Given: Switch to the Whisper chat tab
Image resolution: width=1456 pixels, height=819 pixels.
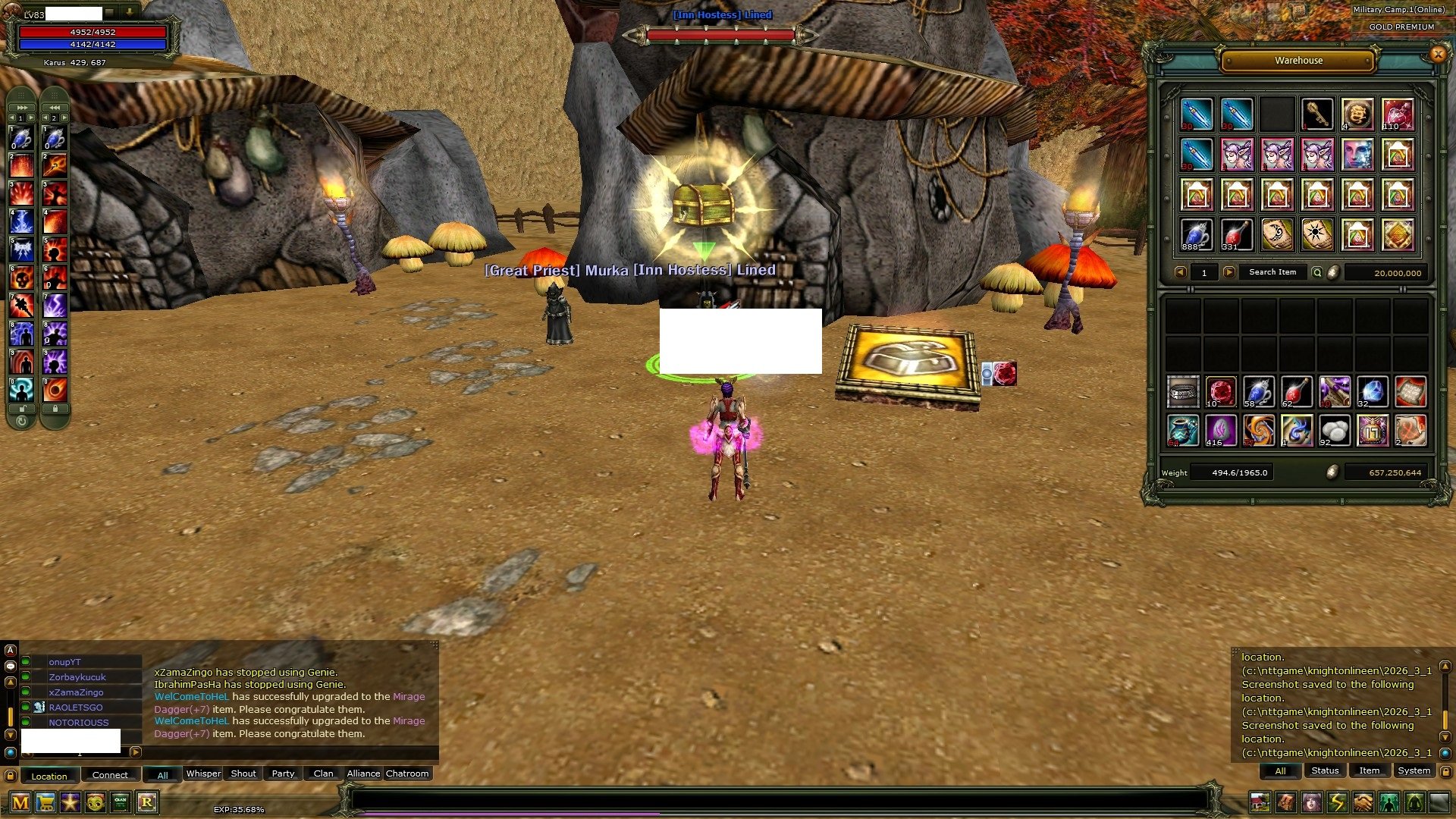Looking at the screenshot, I should pos(202,773).
